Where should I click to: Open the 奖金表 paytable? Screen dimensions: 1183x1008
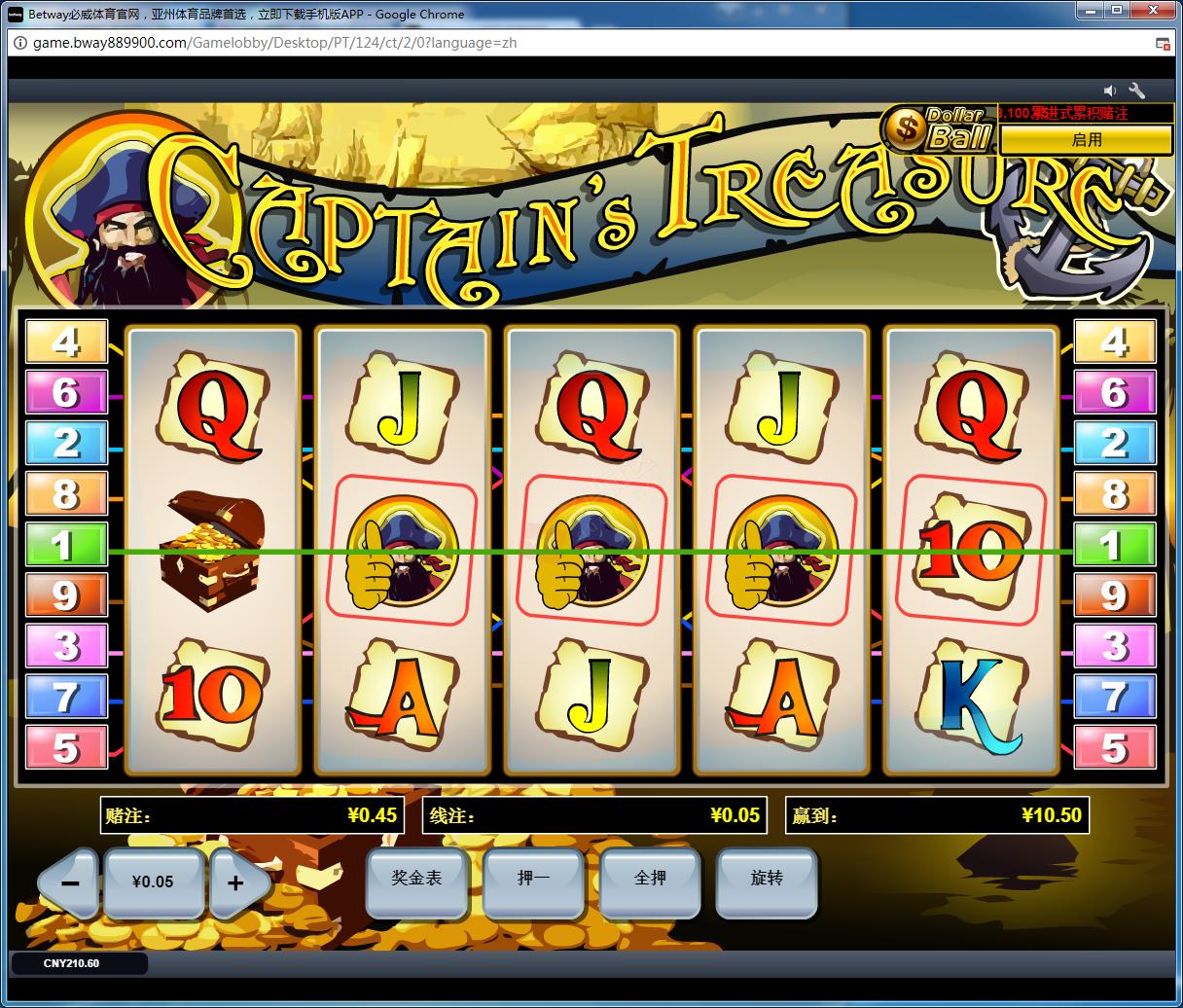pyautogui.click(x=416, y=881)
